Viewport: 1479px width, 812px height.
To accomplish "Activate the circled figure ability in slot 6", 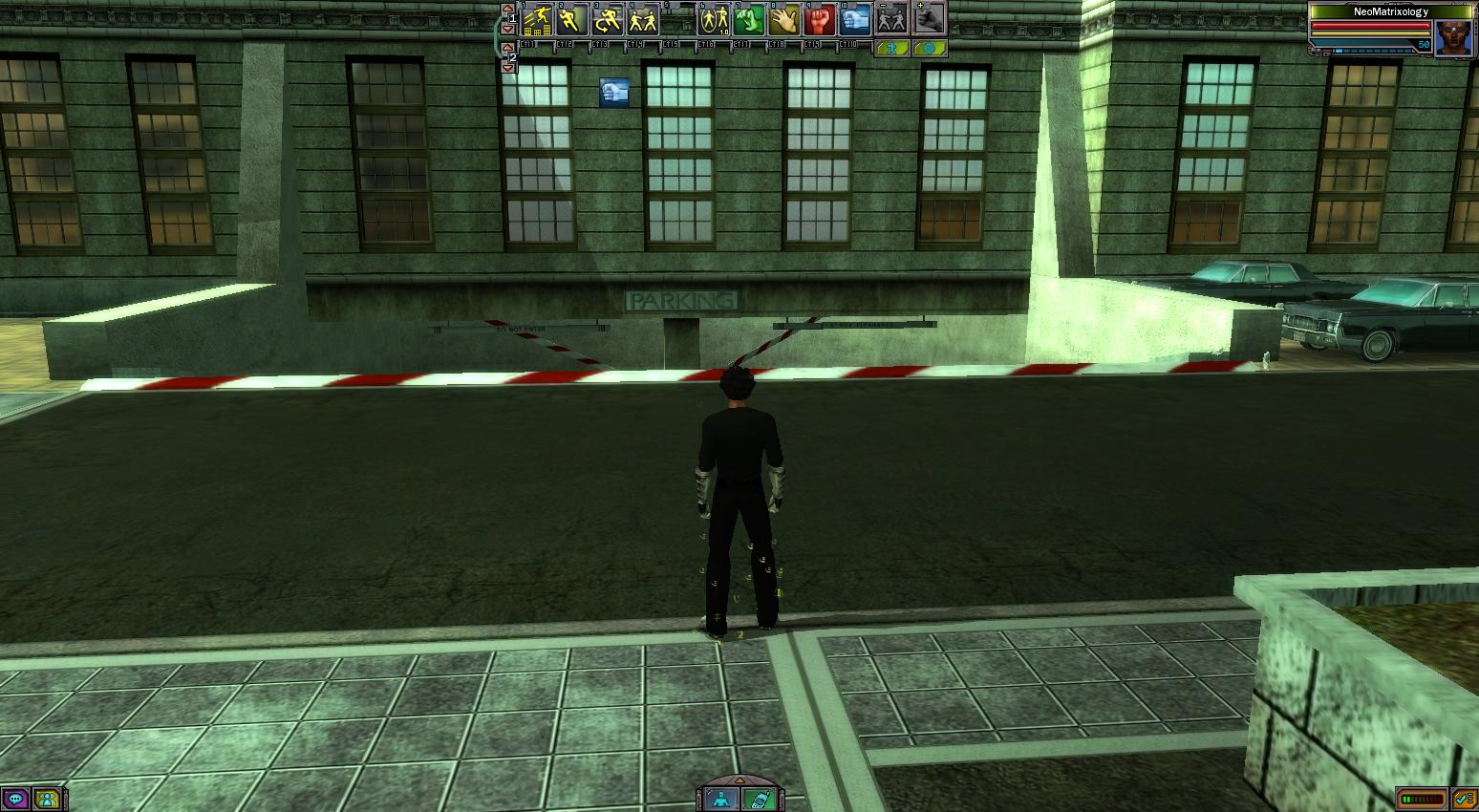I will point(714,19).
